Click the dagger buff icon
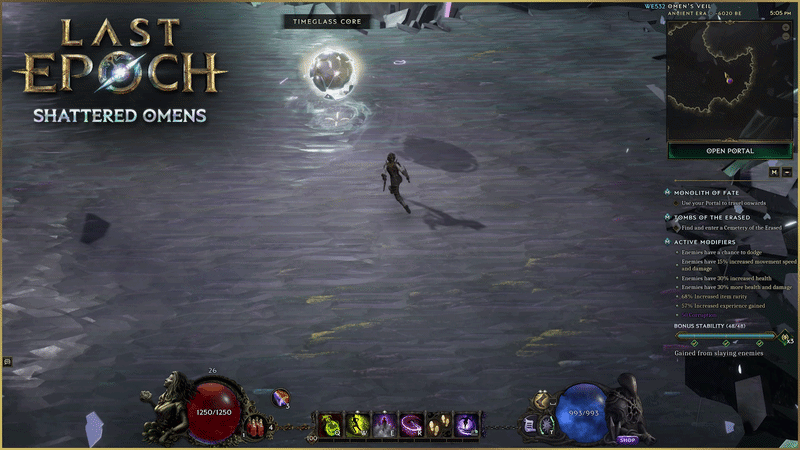Image resolution: width=800 pixels, height=450 pixels. click(281, 398)
